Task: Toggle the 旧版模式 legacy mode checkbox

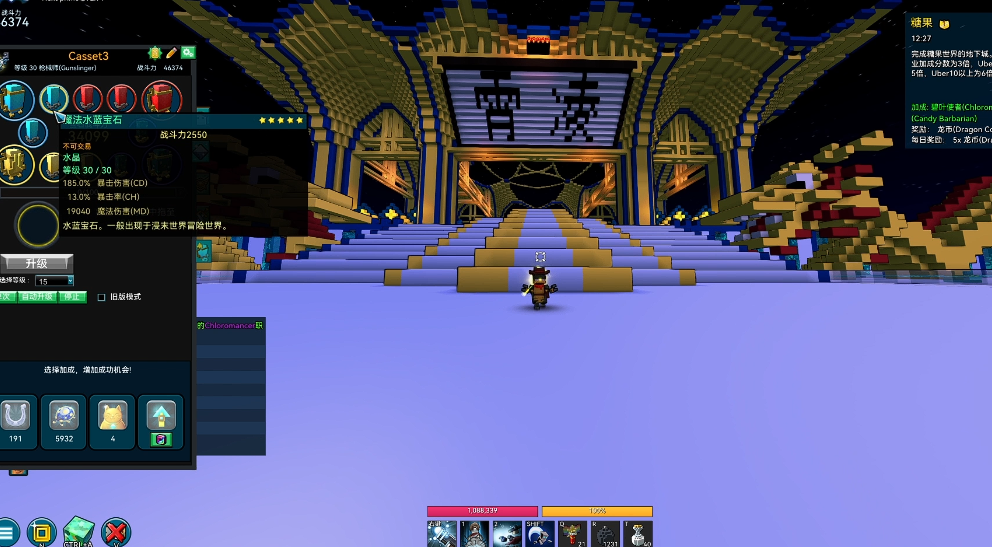Action: [x=101, y=297]
